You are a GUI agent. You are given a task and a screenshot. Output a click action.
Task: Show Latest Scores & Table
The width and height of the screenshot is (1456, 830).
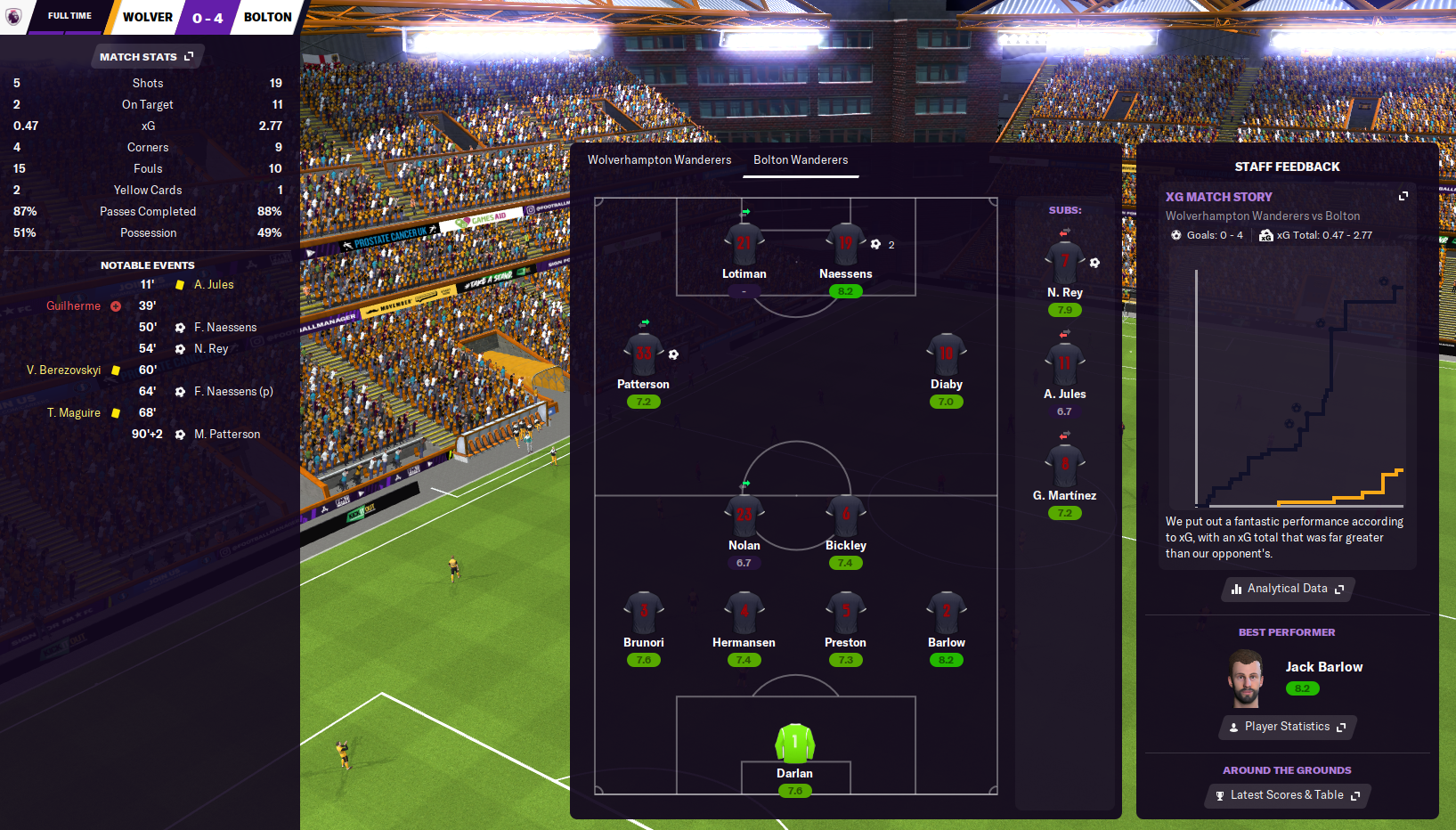point(1287,795)
